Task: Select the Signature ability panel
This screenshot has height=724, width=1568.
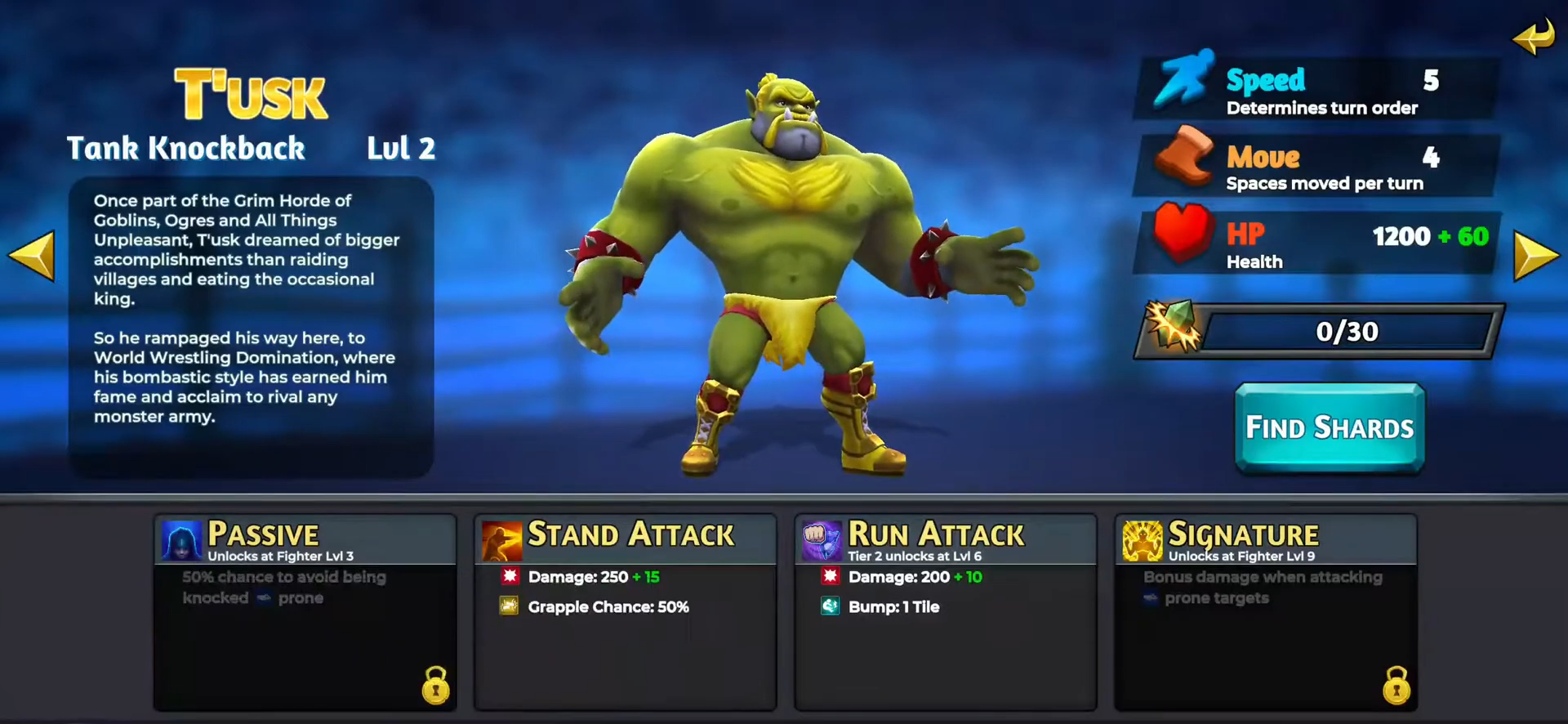Action: coord(1265,611)
